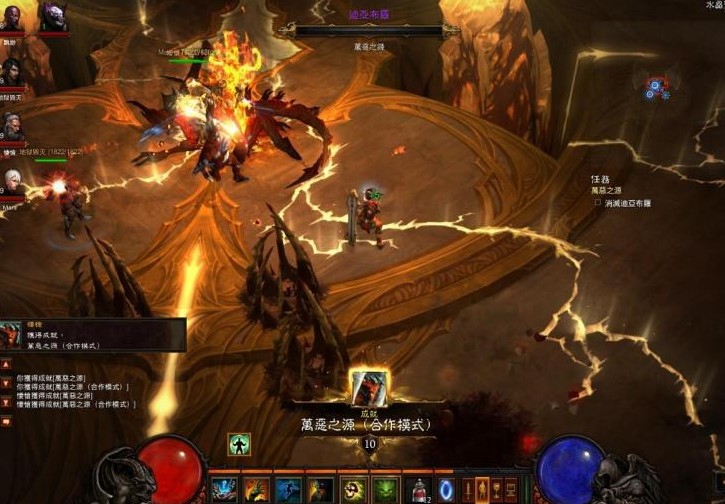Open the chat speech bubble button
This screenshot has width=725, height=504.
point(6,421)
